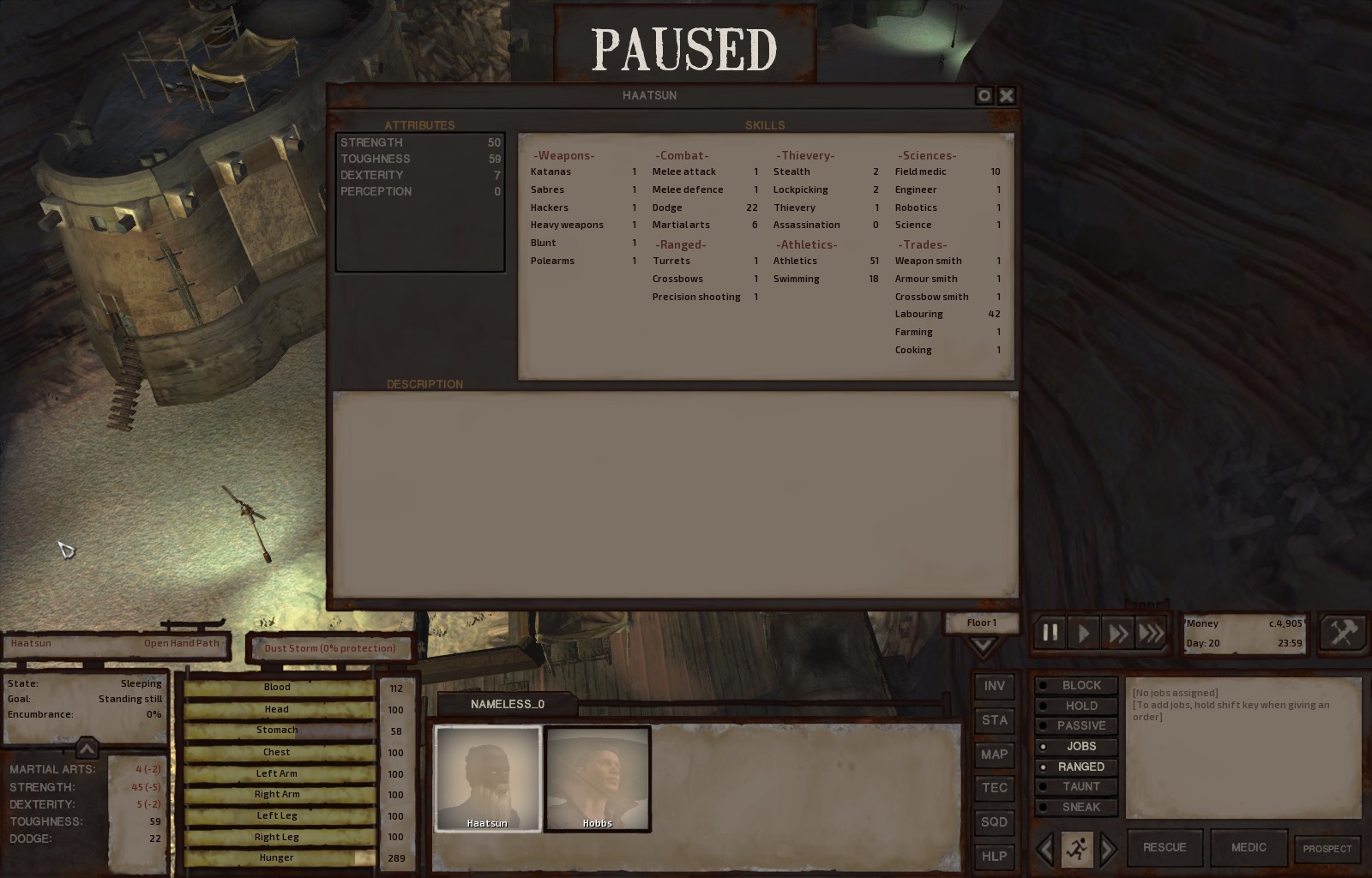This screenshot has height=878, width=1372.
Task: Click the circle options icon on Haatsun's window
Action: click(983, 95)
